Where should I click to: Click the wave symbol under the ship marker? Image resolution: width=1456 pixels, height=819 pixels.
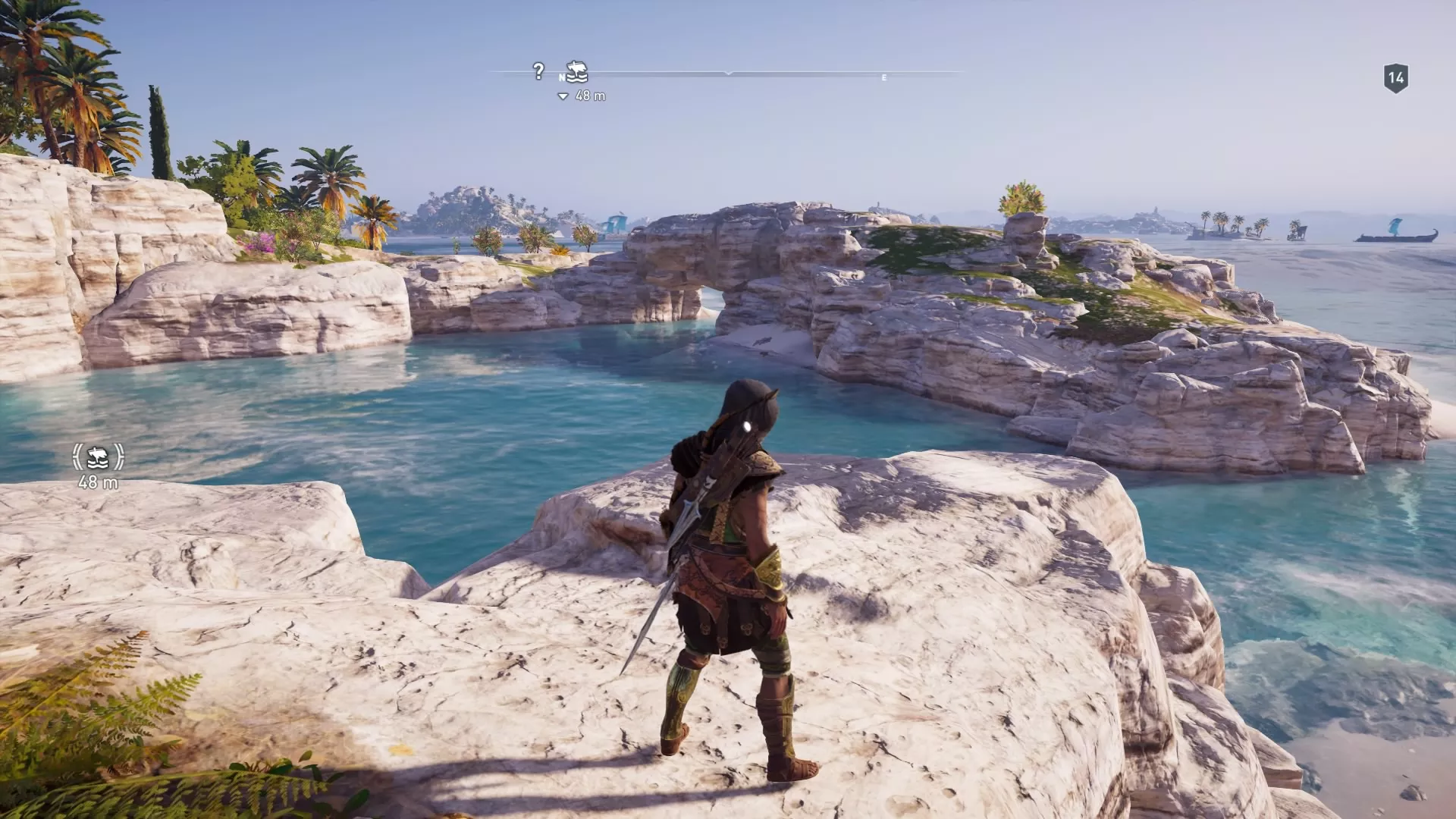click(578, 78)
